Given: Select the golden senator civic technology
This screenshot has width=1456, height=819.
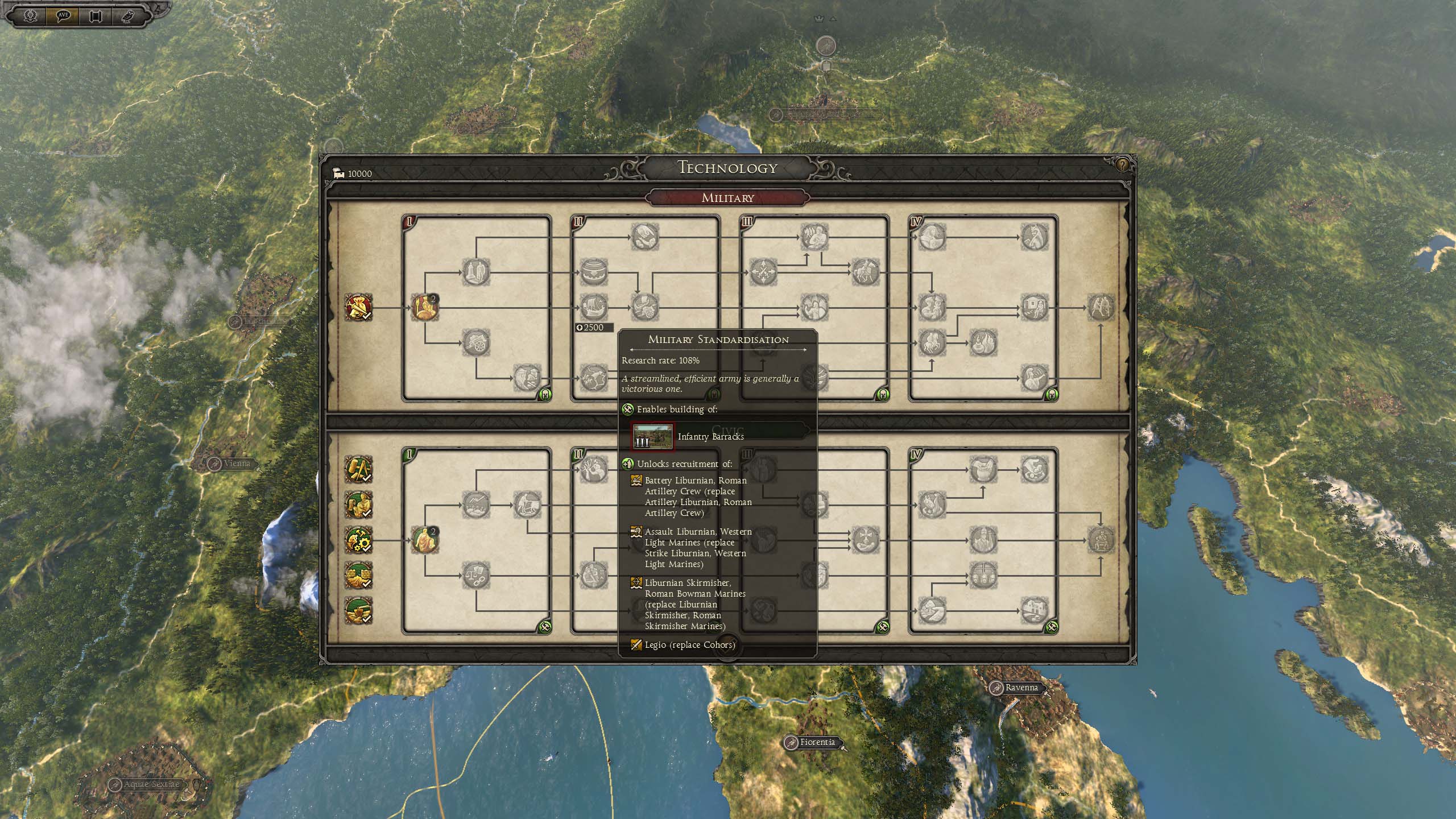Looking at the screenshot, I should (x=424, y=540).
